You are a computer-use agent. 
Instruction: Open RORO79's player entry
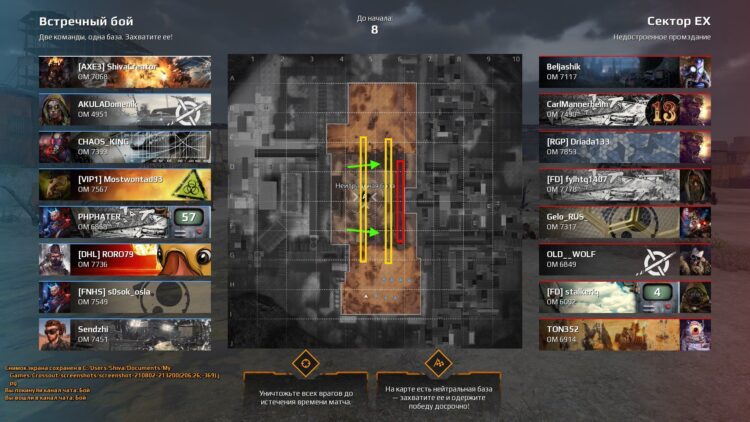pos(125,259)
